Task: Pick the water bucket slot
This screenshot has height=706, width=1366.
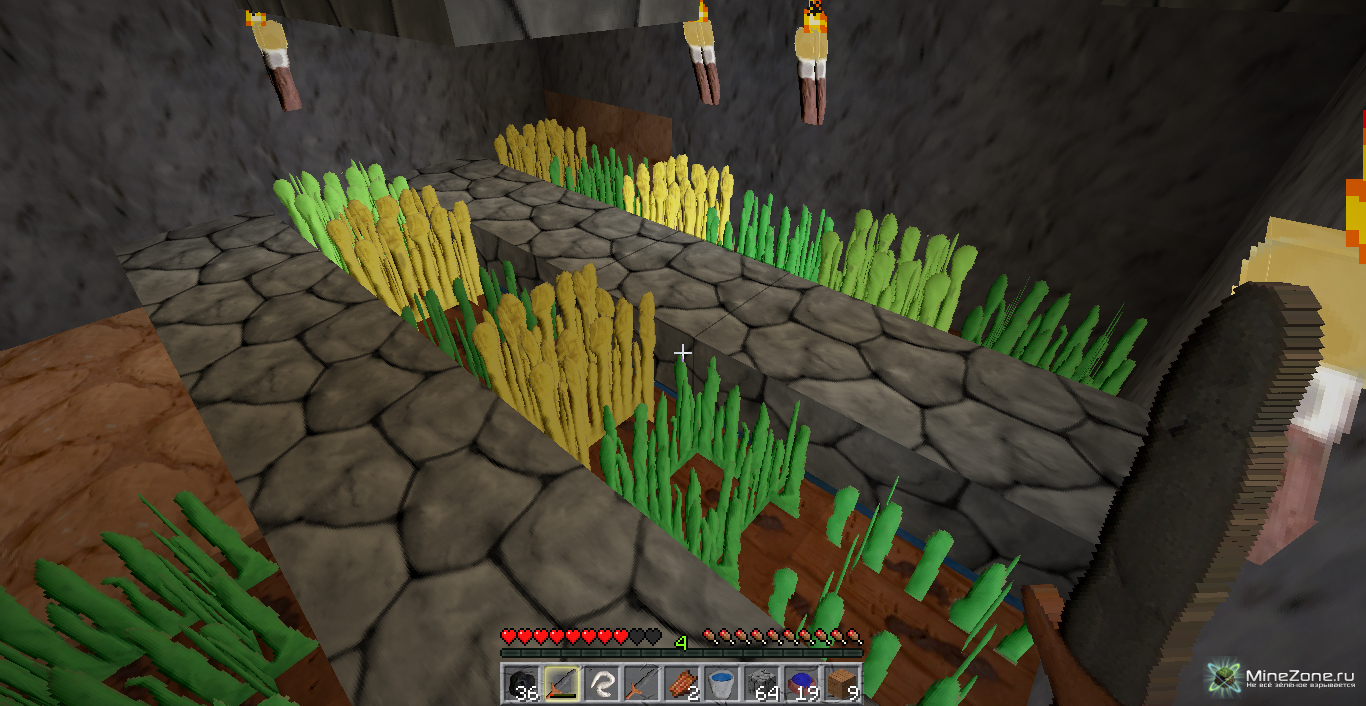Action: coord(721,684)
